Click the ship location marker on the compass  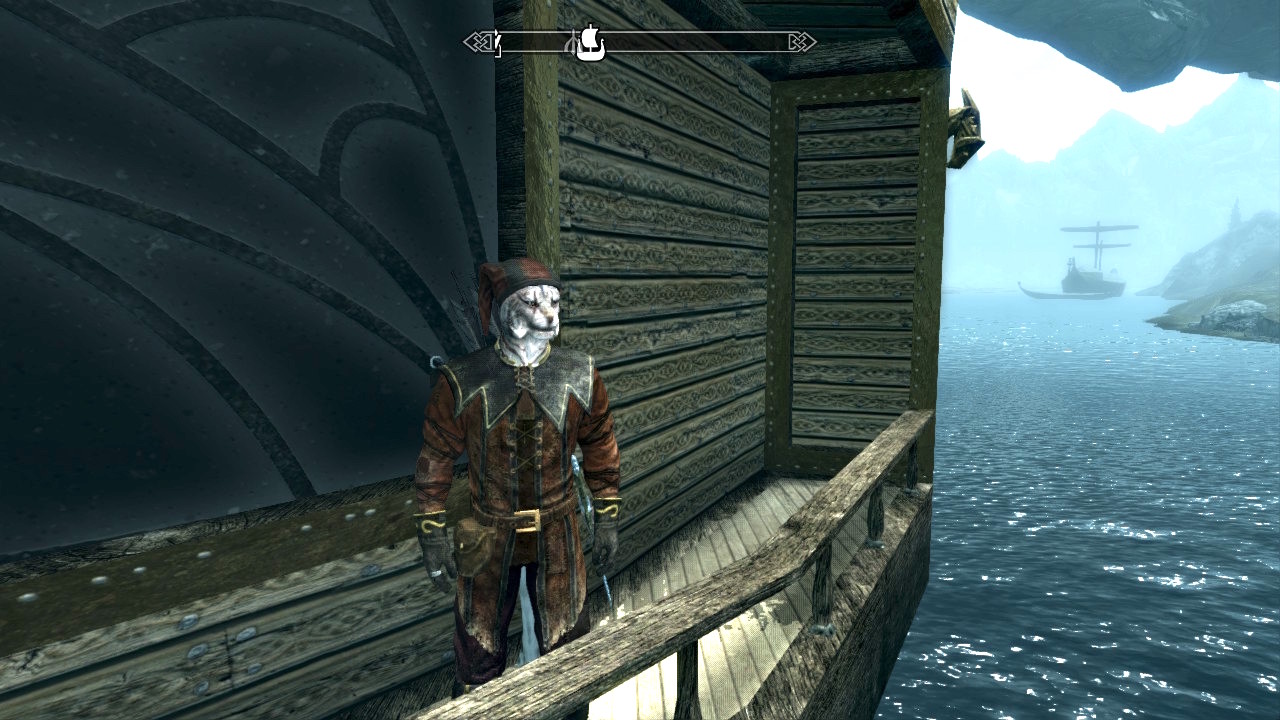click(591, 42)
